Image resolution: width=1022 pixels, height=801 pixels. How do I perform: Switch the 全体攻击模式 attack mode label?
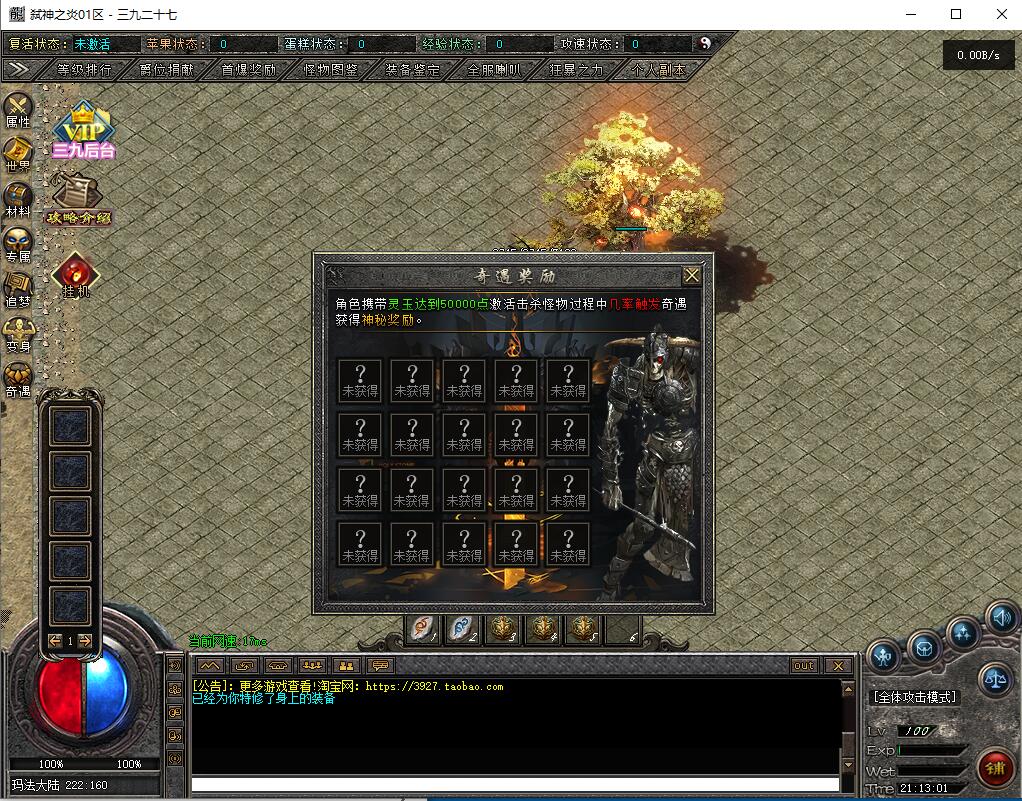(x=914, y=697)
